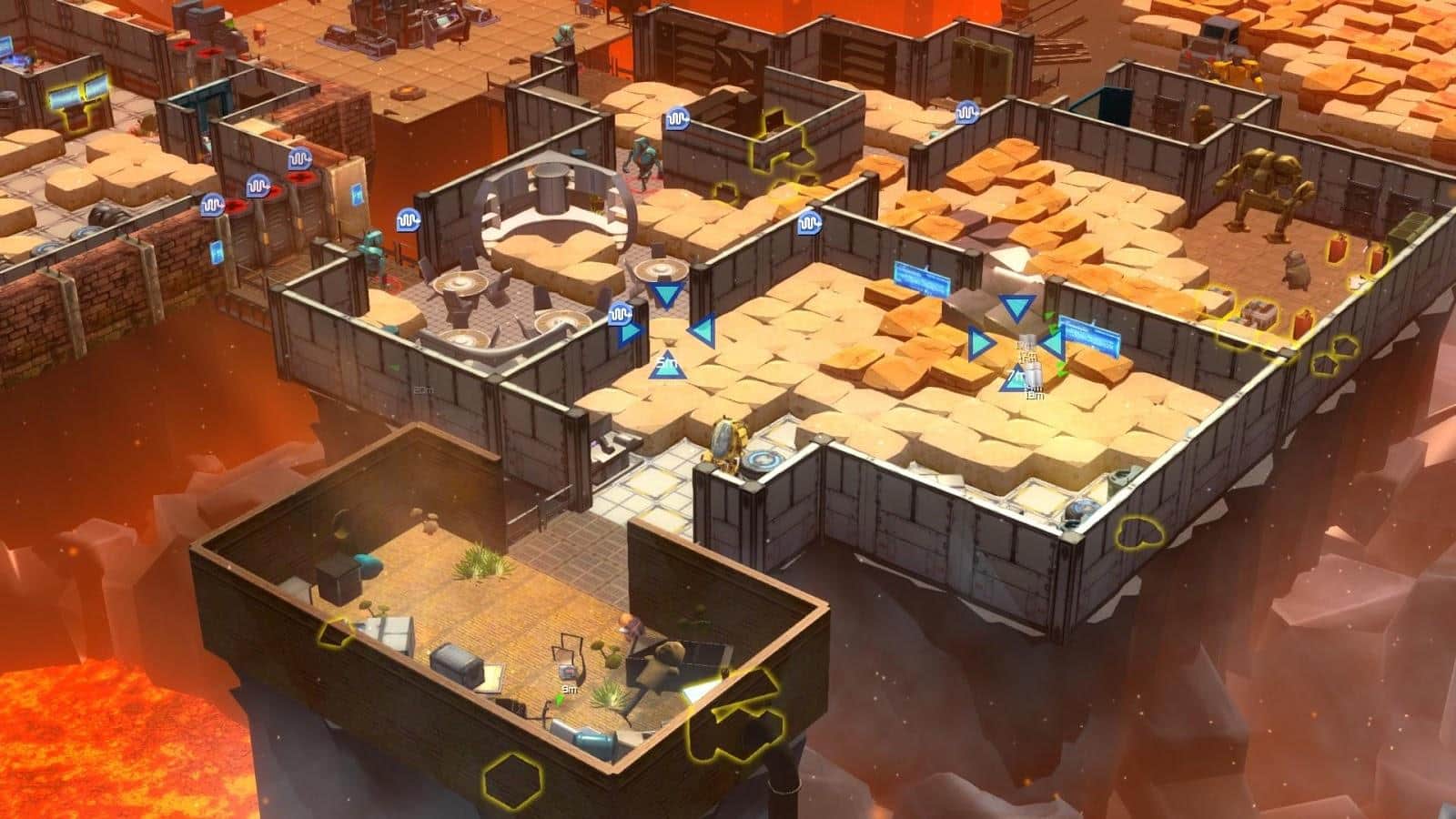Click the 5m distance marker in the corridor

point(666,362)
